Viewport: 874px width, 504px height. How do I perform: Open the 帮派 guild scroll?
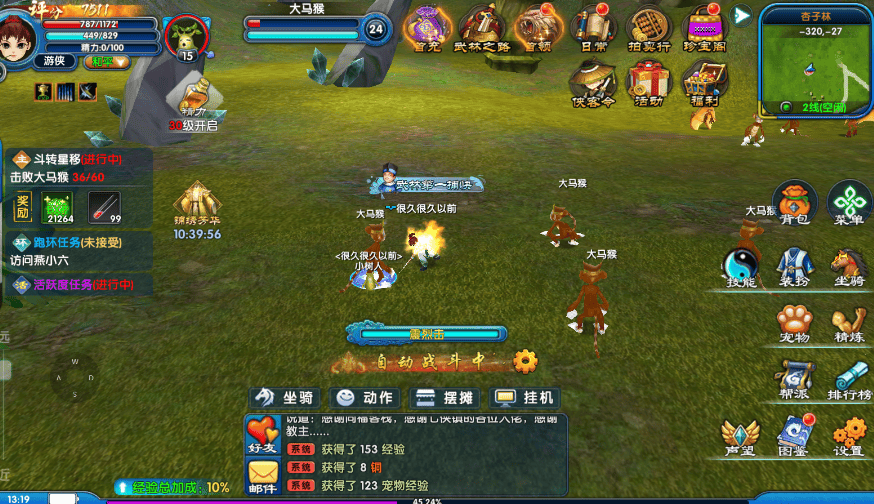pos(794,378)
